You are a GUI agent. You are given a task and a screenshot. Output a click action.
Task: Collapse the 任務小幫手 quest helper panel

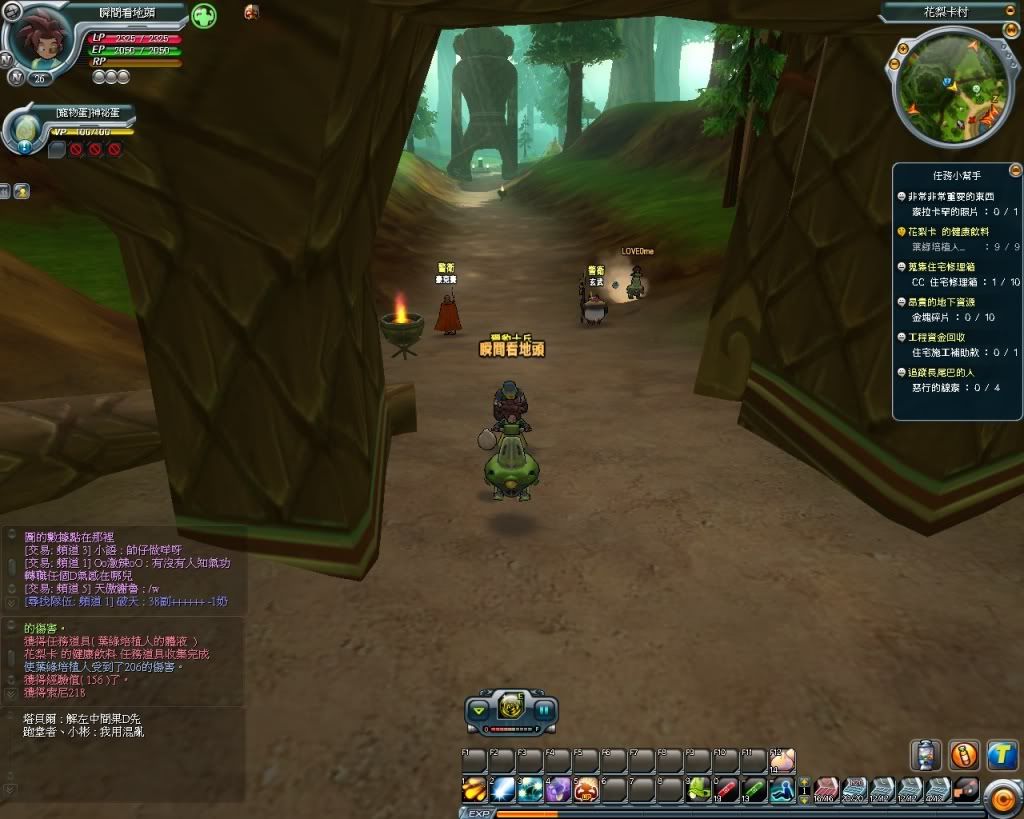click(x=1016, y=170)
